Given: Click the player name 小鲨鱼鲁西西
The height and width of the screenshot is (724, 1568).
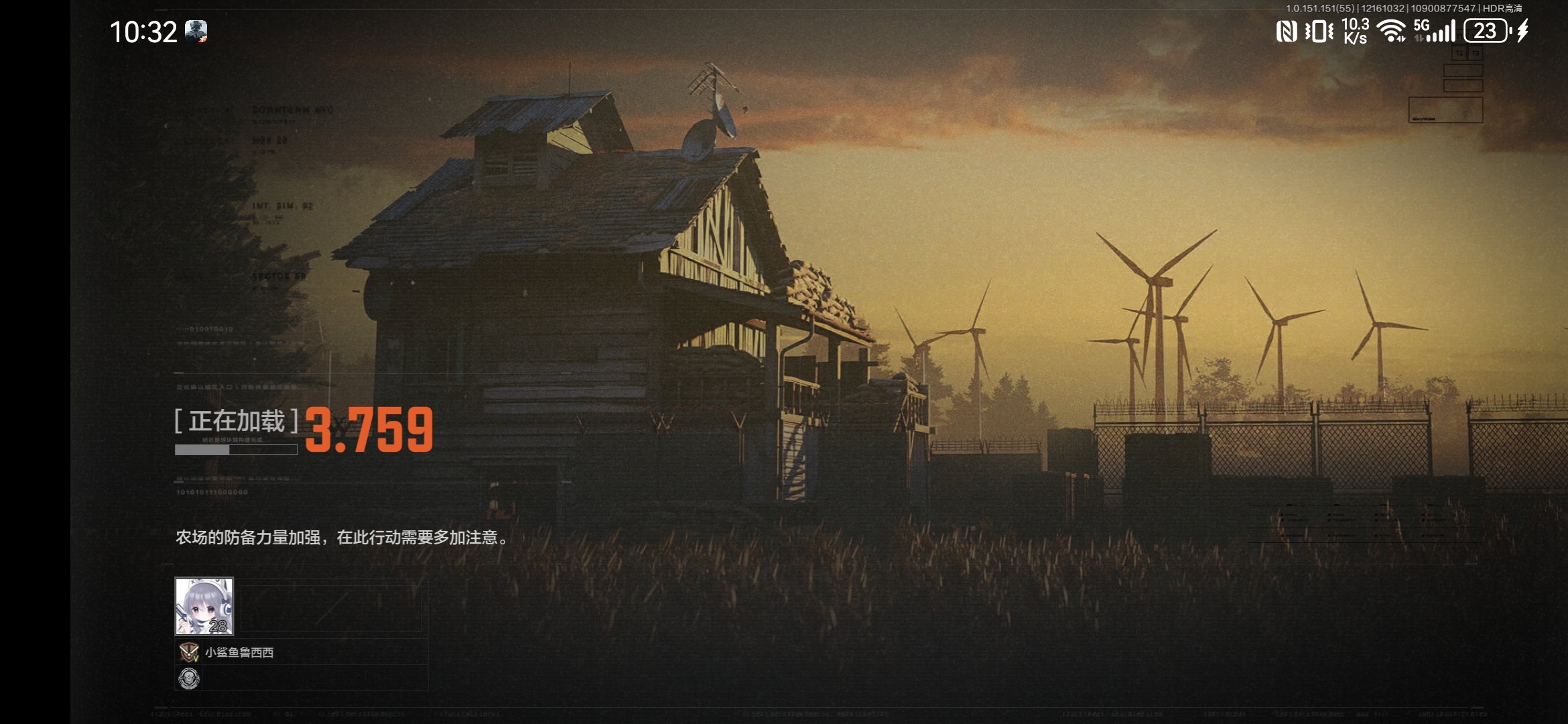Looking at the screenshot, I should click(x=239, y=652).
